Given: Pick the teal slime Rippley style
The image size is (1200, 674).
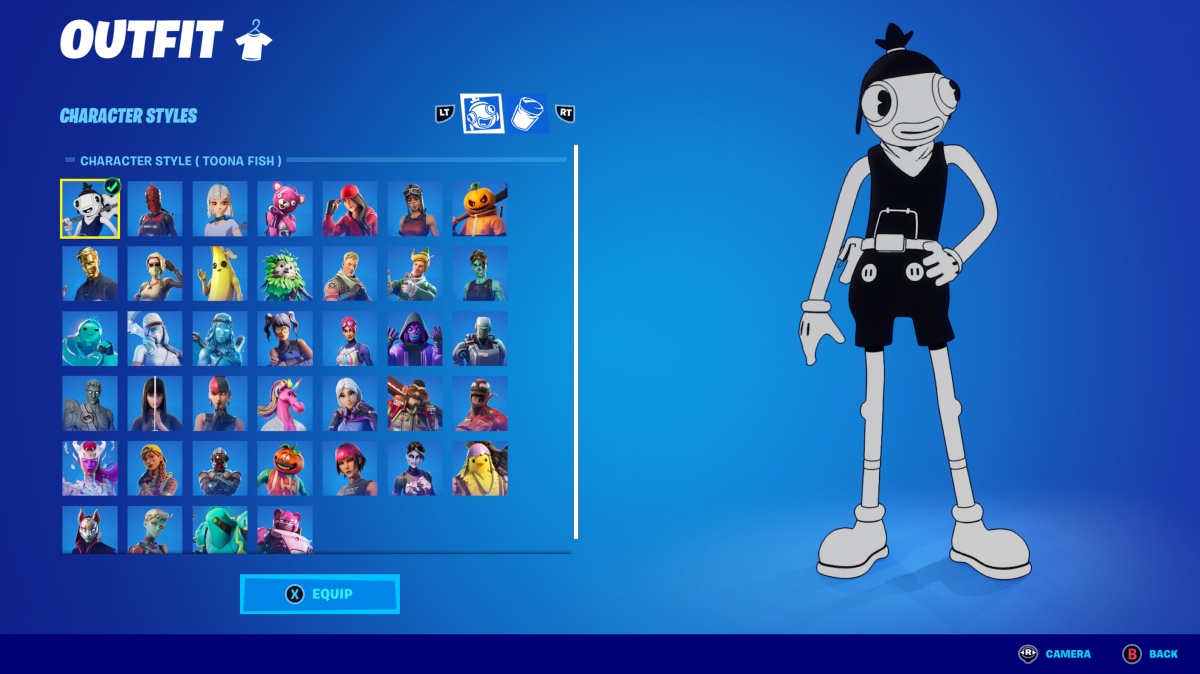Looking at the screenshot, I should click(x=90, y=339).
